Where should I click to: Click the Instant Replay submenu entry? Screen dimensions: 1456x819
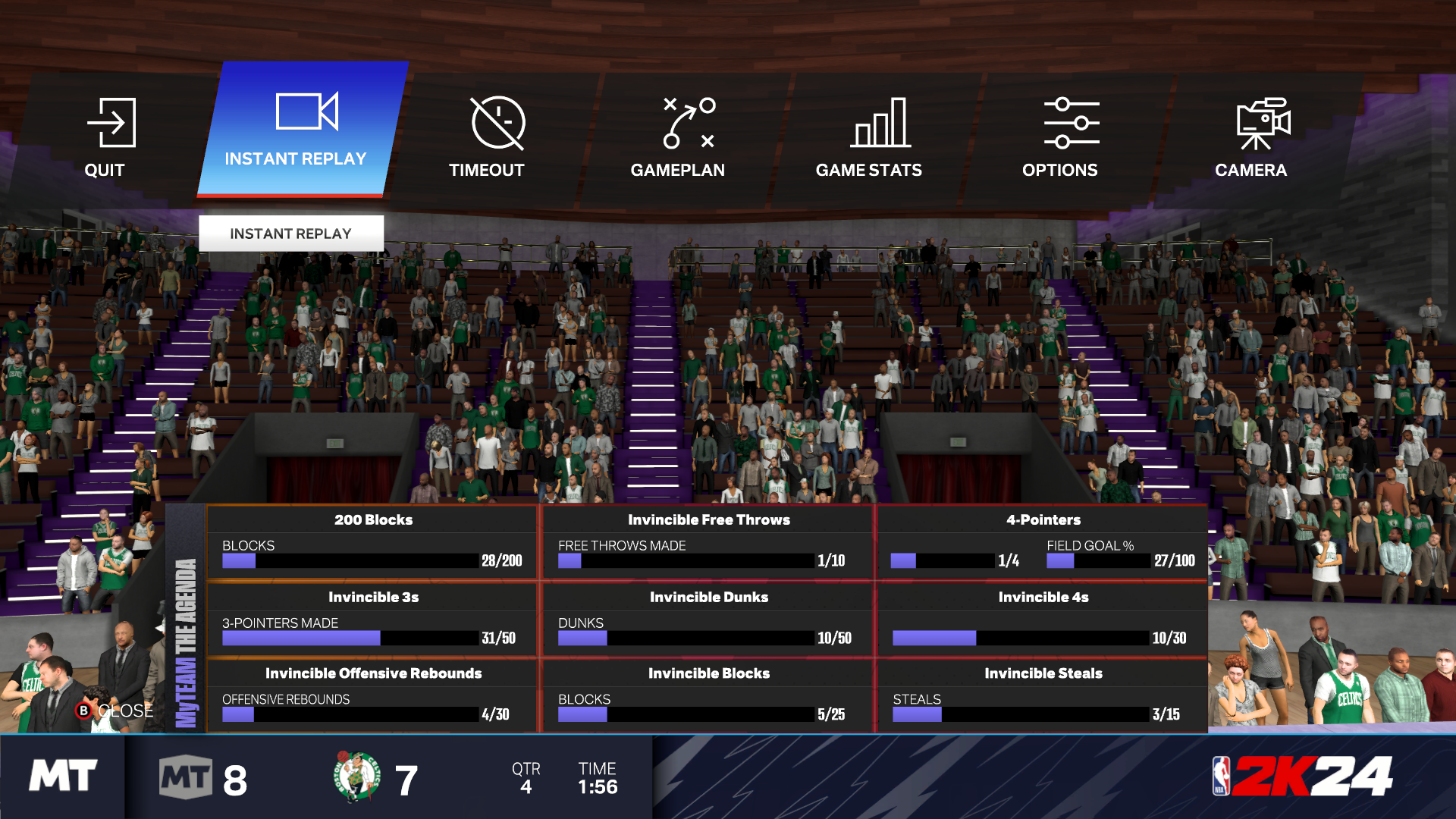click(291, 234)
